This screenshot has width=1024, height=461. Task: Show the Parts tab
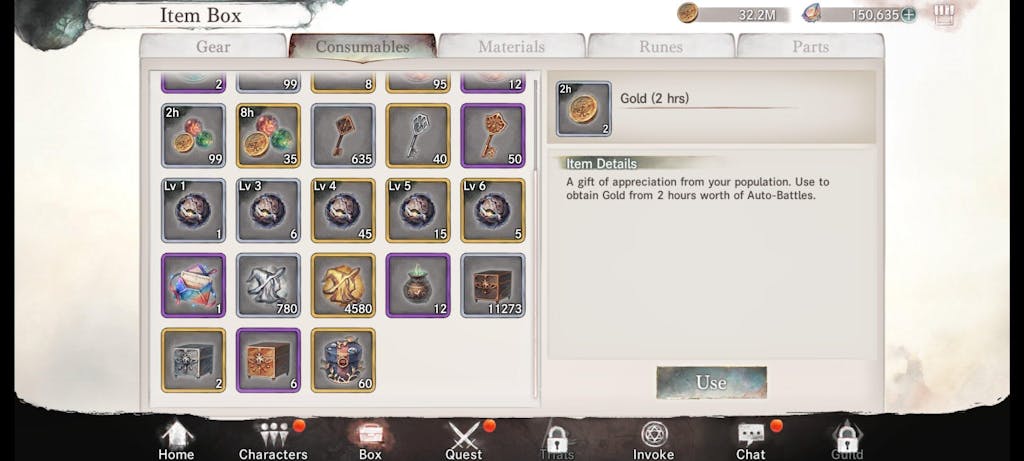pyautogui.click(x=810, y=47)
